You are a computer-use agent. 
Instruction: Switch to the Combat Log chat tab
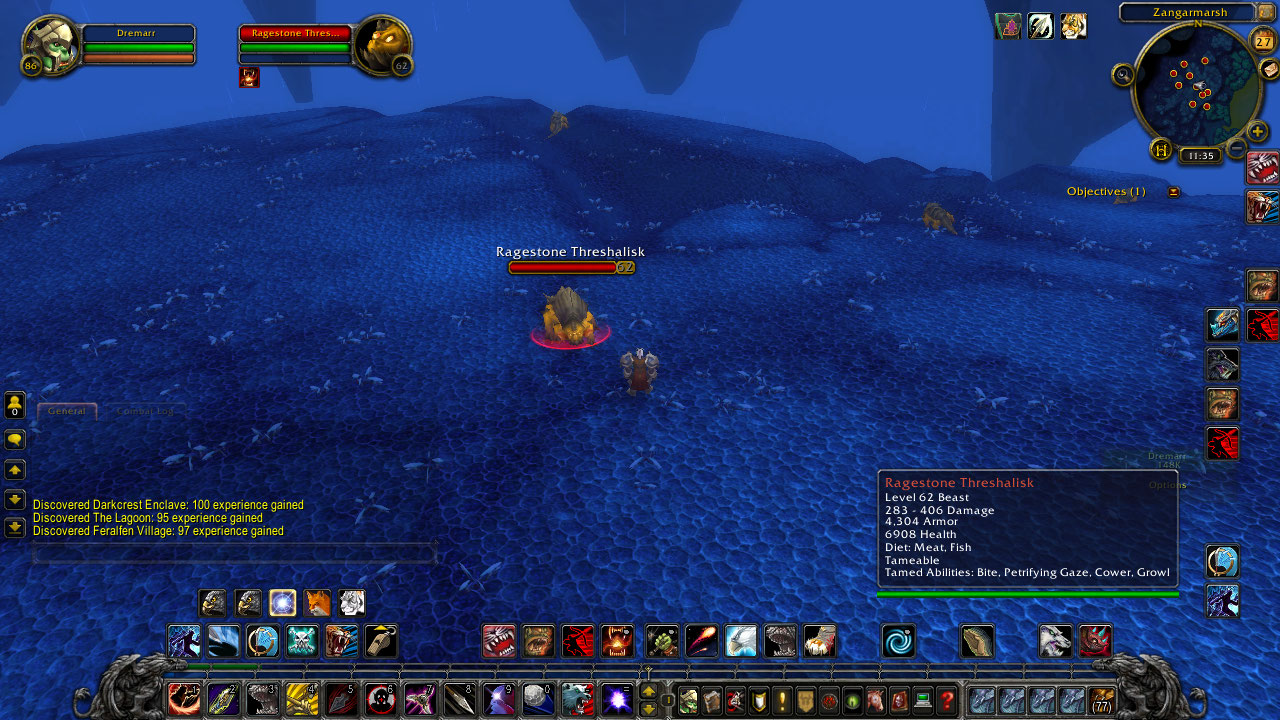pos(145,411)
